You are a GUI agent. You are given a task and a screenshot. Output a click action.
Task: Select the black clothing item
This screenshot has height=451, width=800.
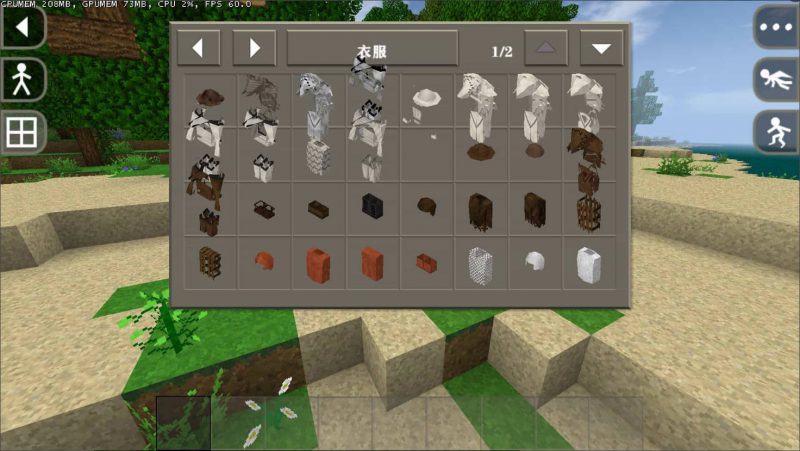tap(371, 206)
